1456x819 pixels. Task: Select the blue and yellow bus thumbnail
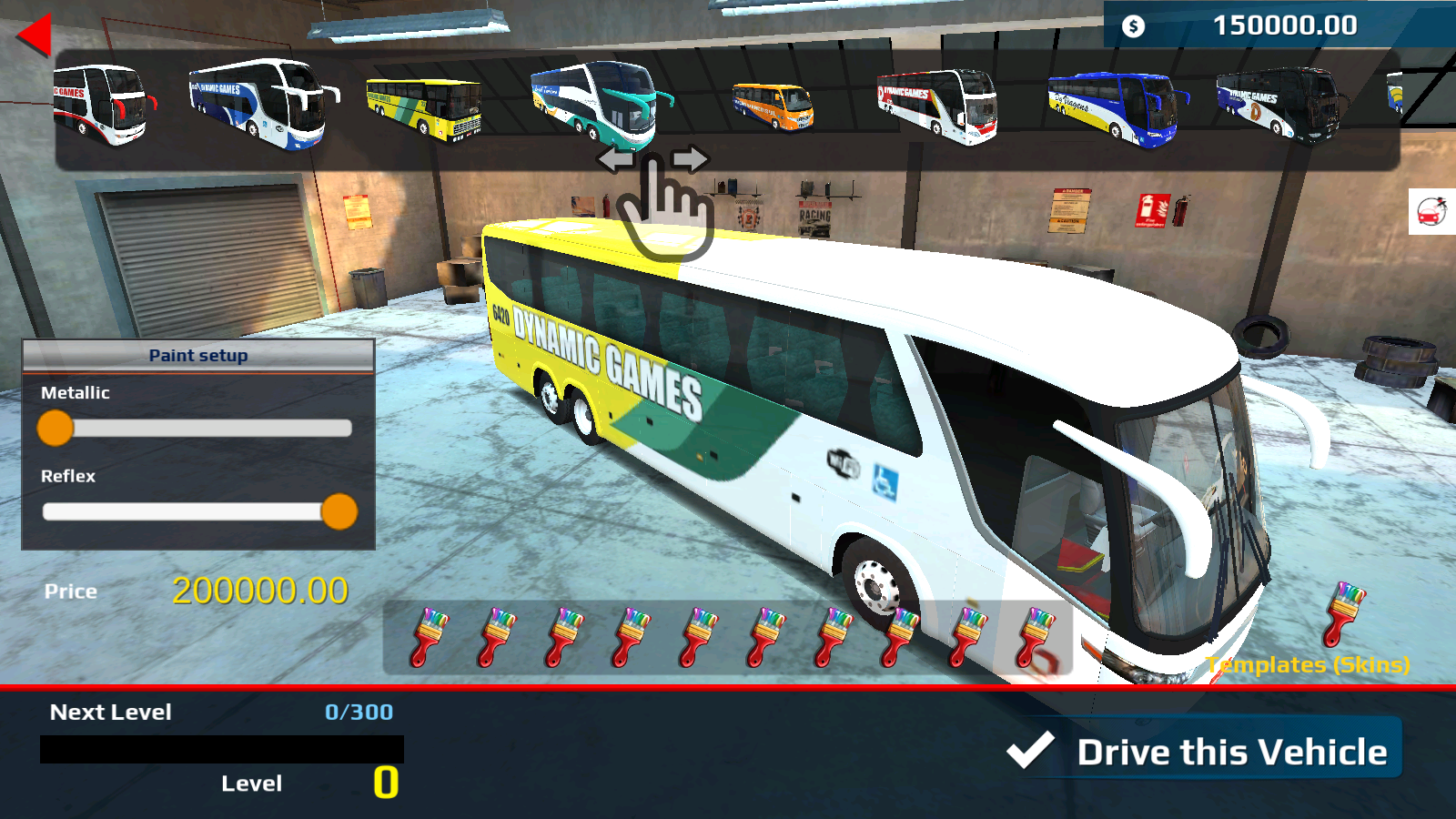pos(1117,108)
